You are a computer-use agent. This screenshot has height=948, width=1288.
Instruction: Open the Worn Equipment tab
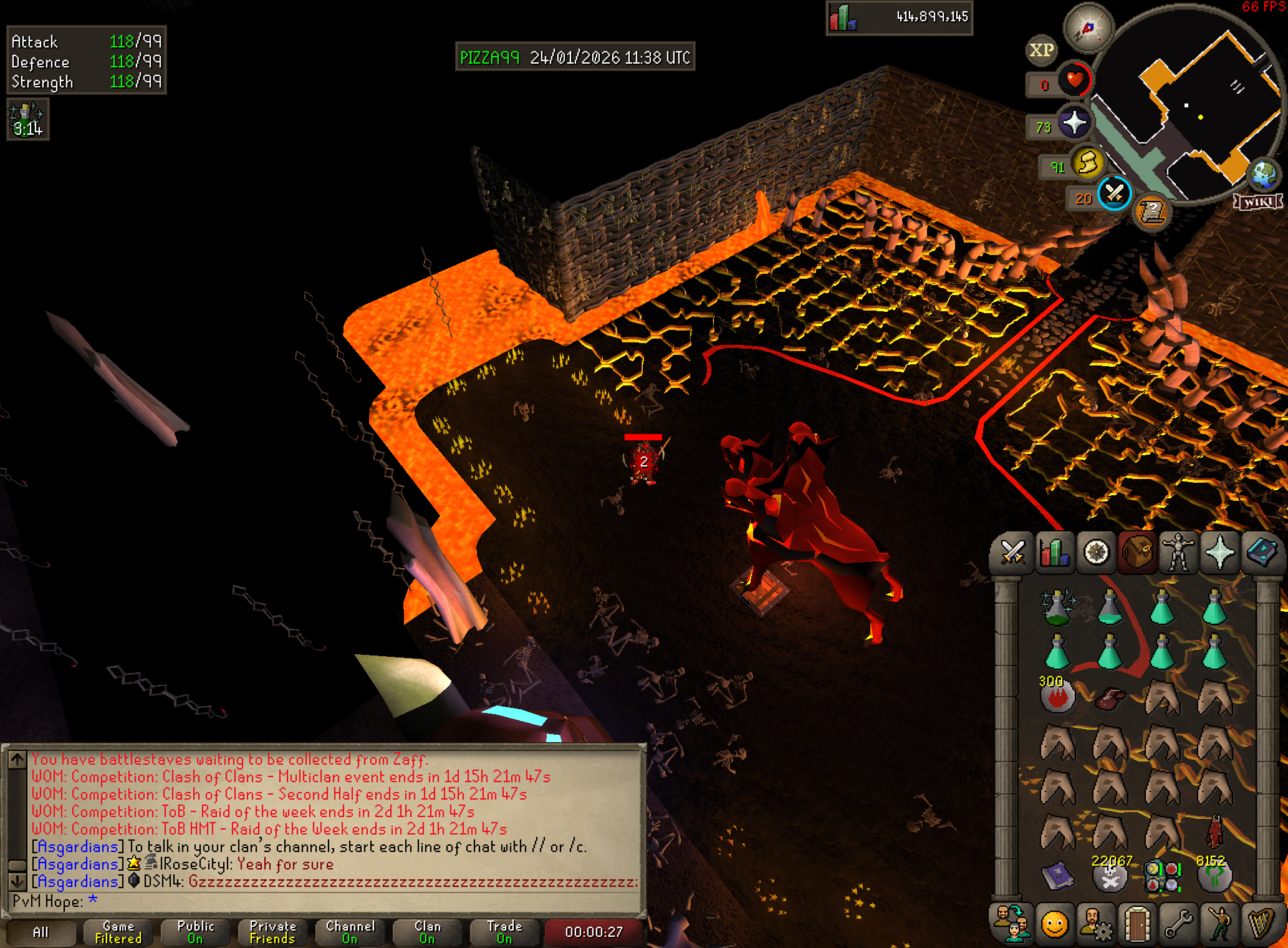(1178, 553)
